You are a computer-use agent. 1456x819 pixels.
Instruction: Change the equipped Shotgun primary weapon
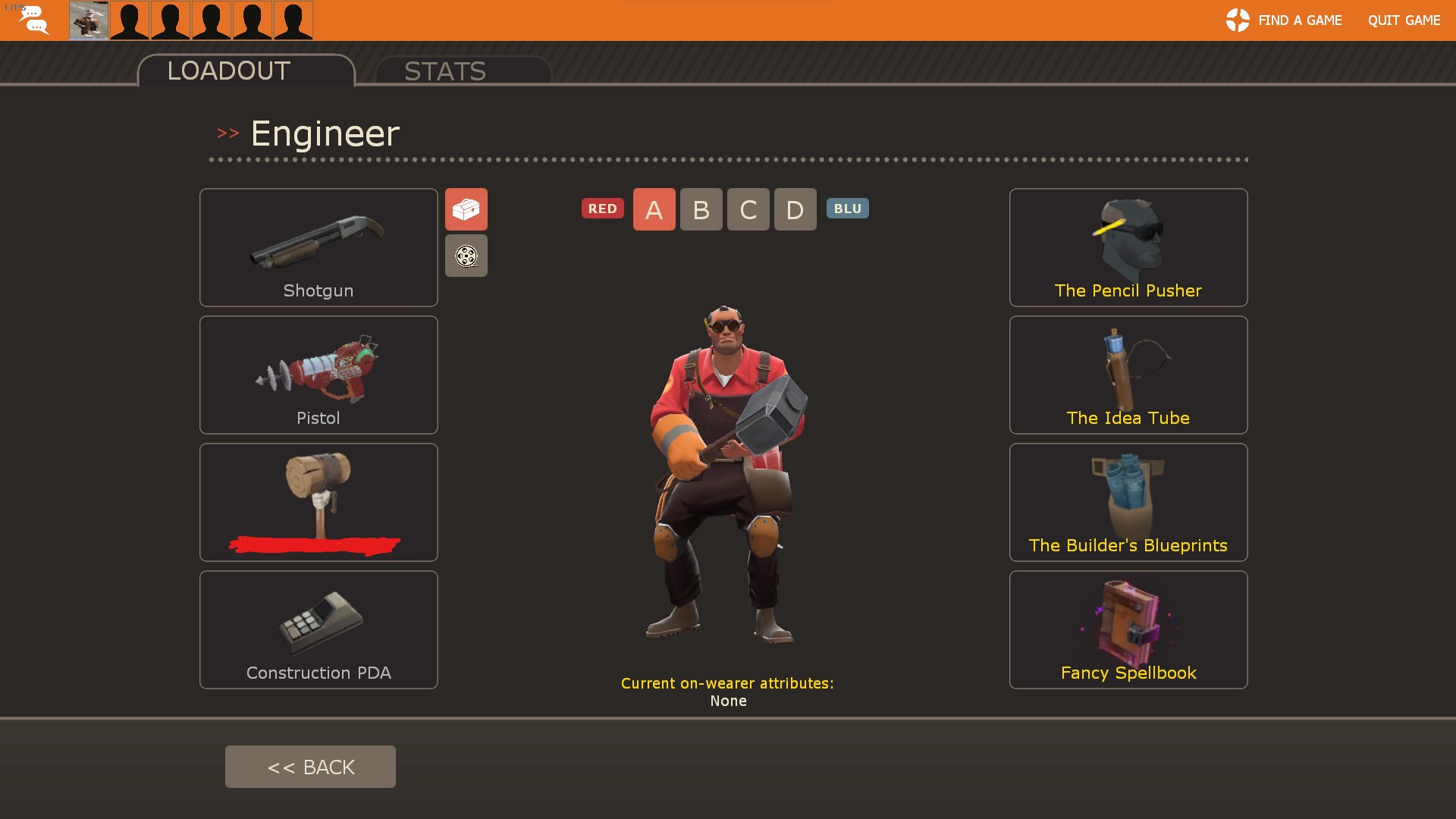[318, 247]
